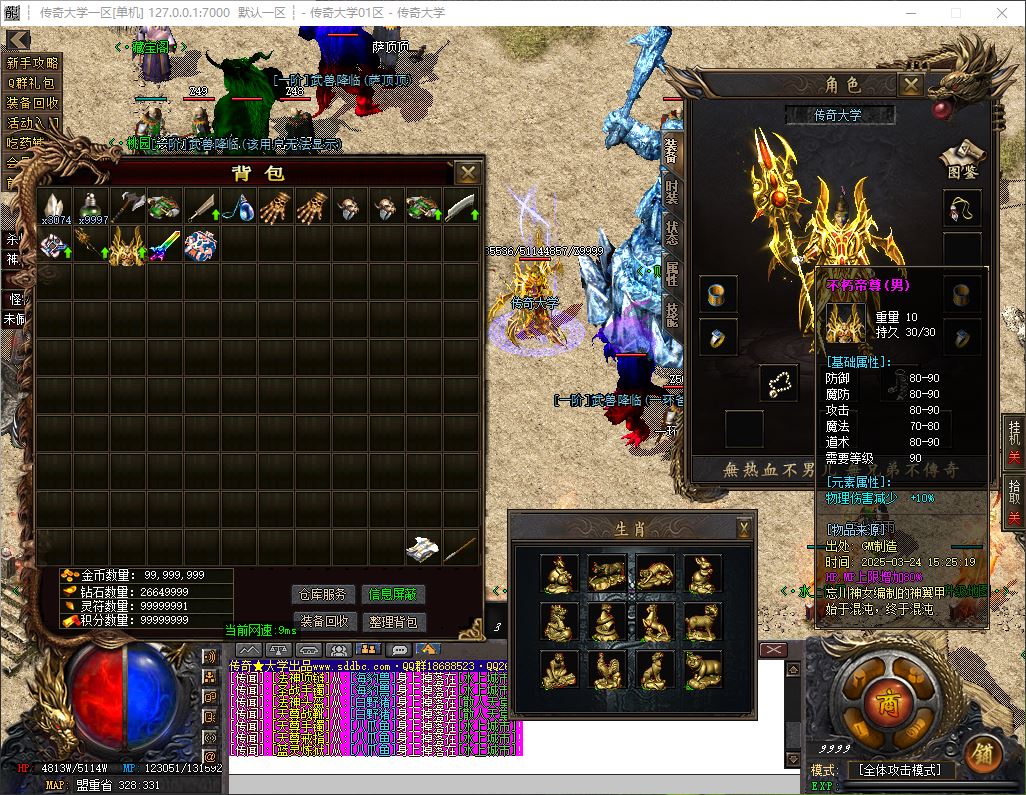Toggle the 信息屏蔽 message filter button

(393, 594)
